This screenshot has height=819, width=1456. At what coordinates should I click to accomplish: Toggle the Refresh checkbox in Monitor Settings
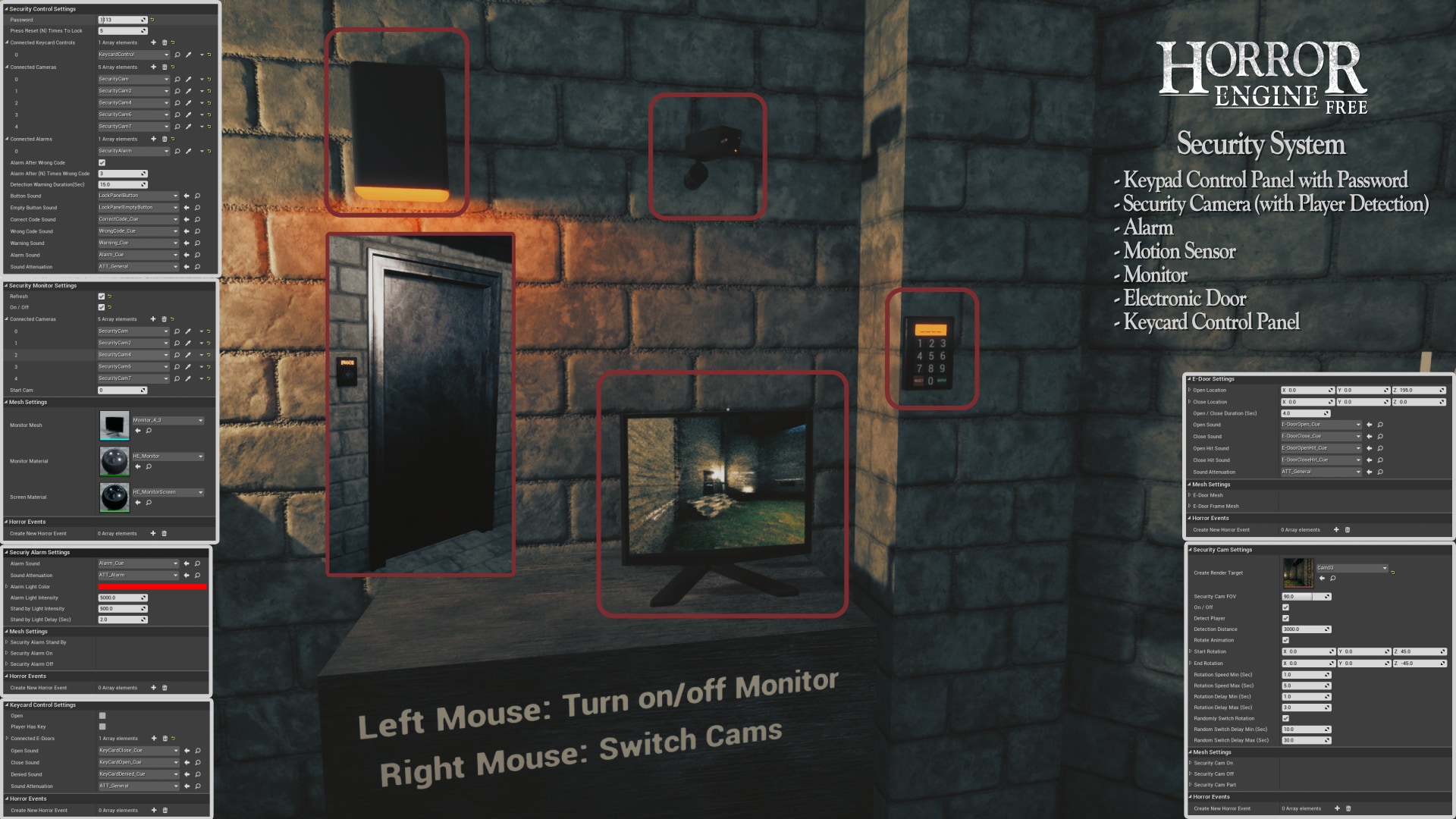[100, 296]
